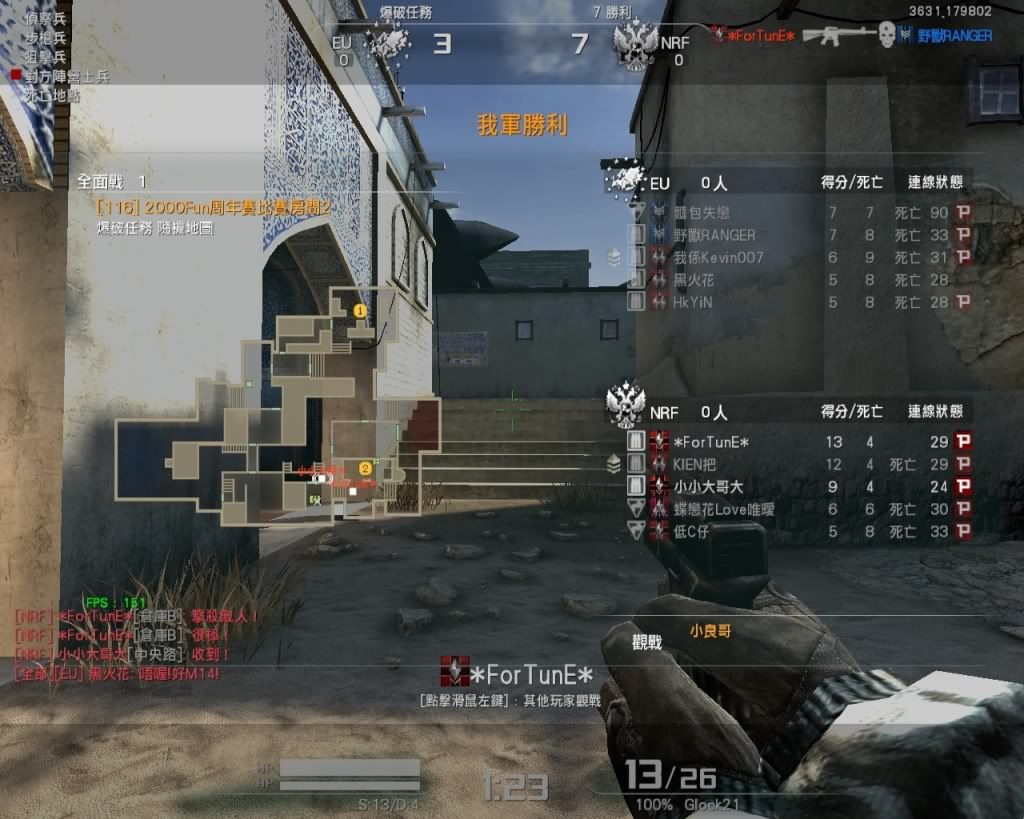Click the bomb site 2 marker on the map
Screen dimensions: 1024x819
point(365,468)
